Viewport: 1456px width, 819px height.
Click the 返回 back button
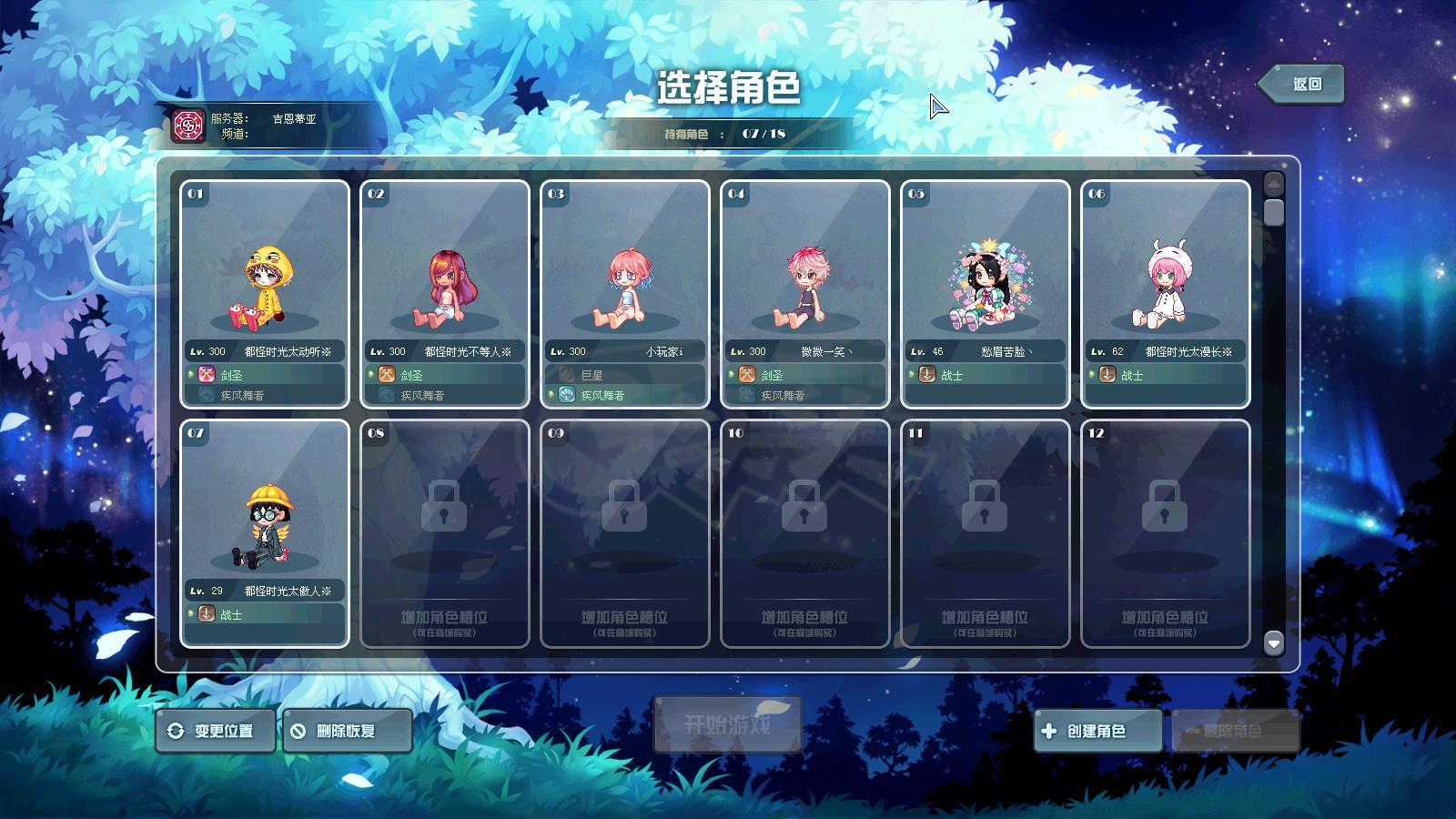1301,84
